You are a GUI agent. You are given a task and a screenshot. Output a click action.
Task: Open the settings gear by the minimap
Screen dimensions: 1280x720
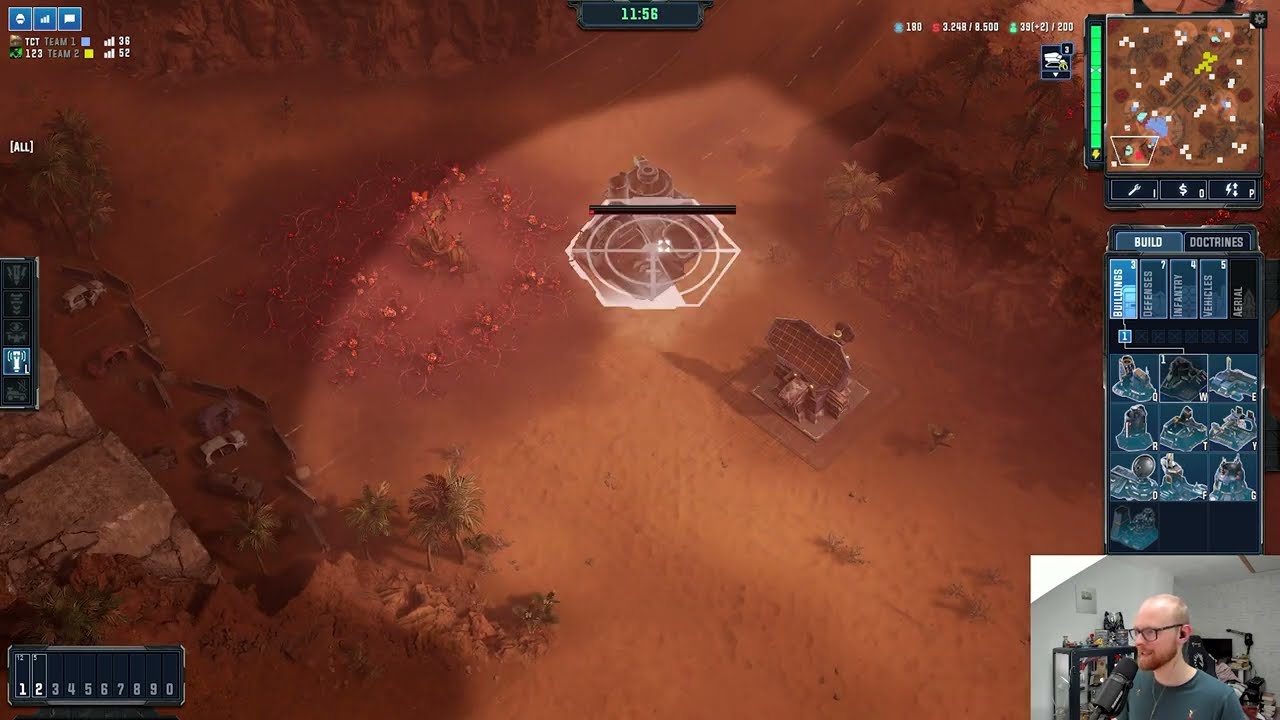1258,19
